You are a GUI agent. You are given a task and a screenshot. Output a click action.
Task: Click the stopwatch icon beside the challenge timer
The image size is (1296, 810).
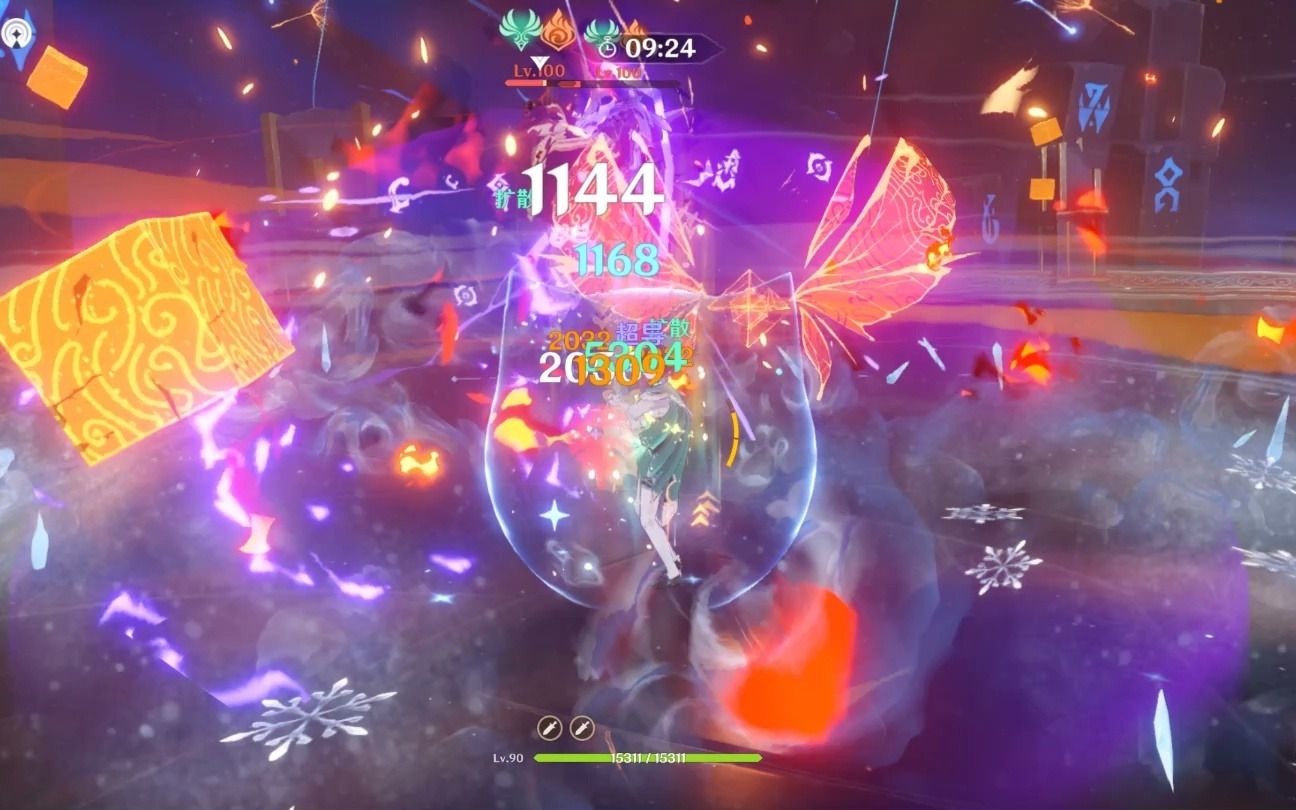608,46
